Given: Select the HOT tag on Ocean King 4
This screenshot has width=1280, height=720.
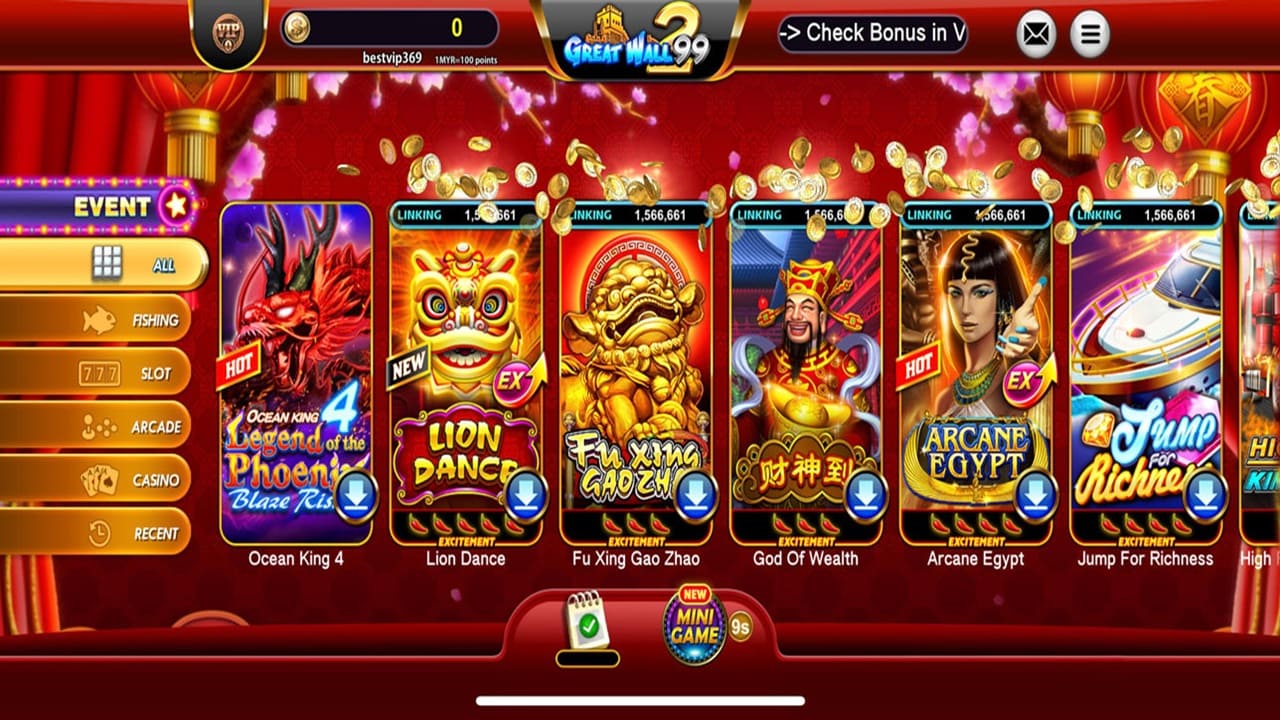Looking at the screenshot, I should tap(238, 365).
